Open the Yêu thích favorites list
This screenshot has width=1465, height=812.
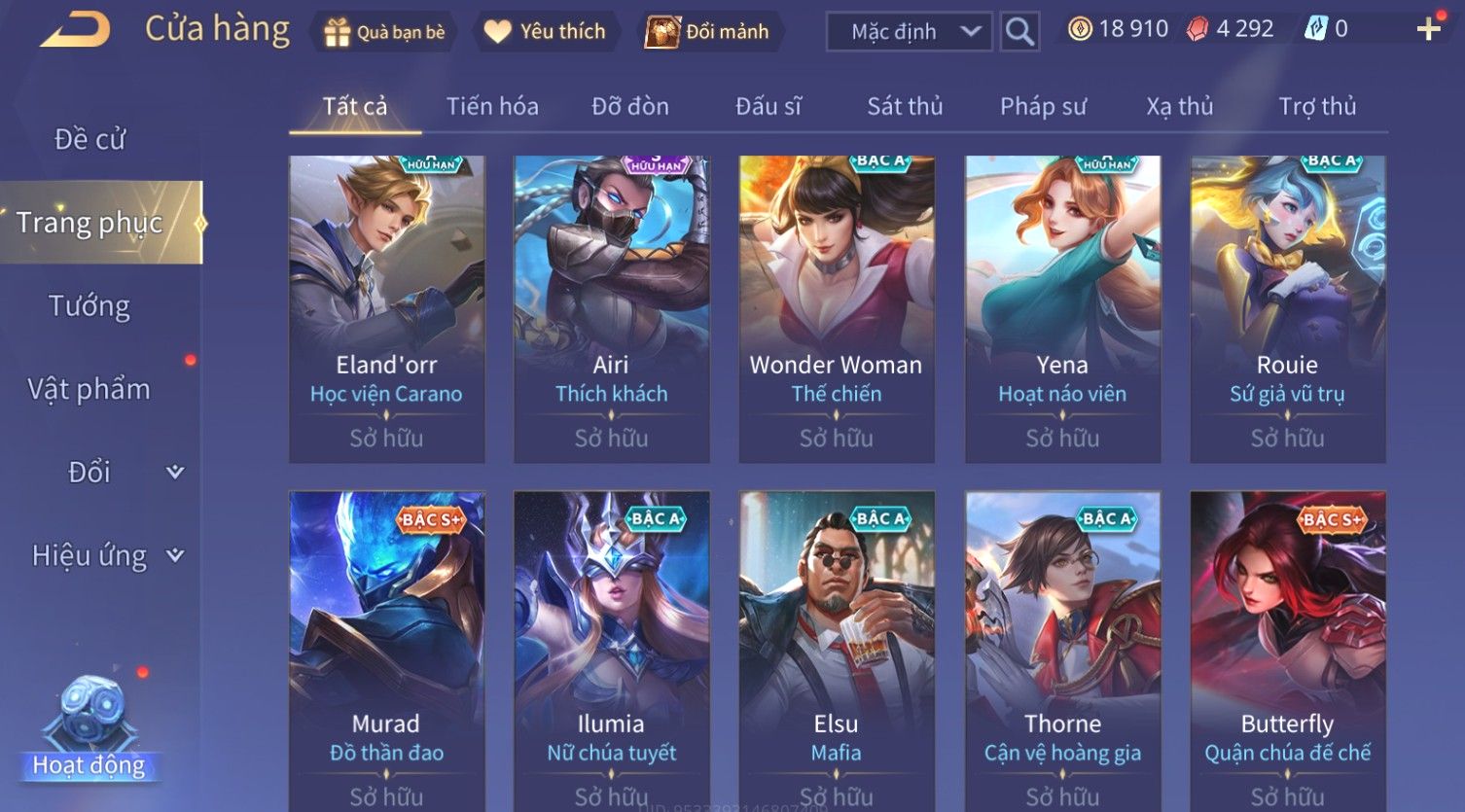545,32
